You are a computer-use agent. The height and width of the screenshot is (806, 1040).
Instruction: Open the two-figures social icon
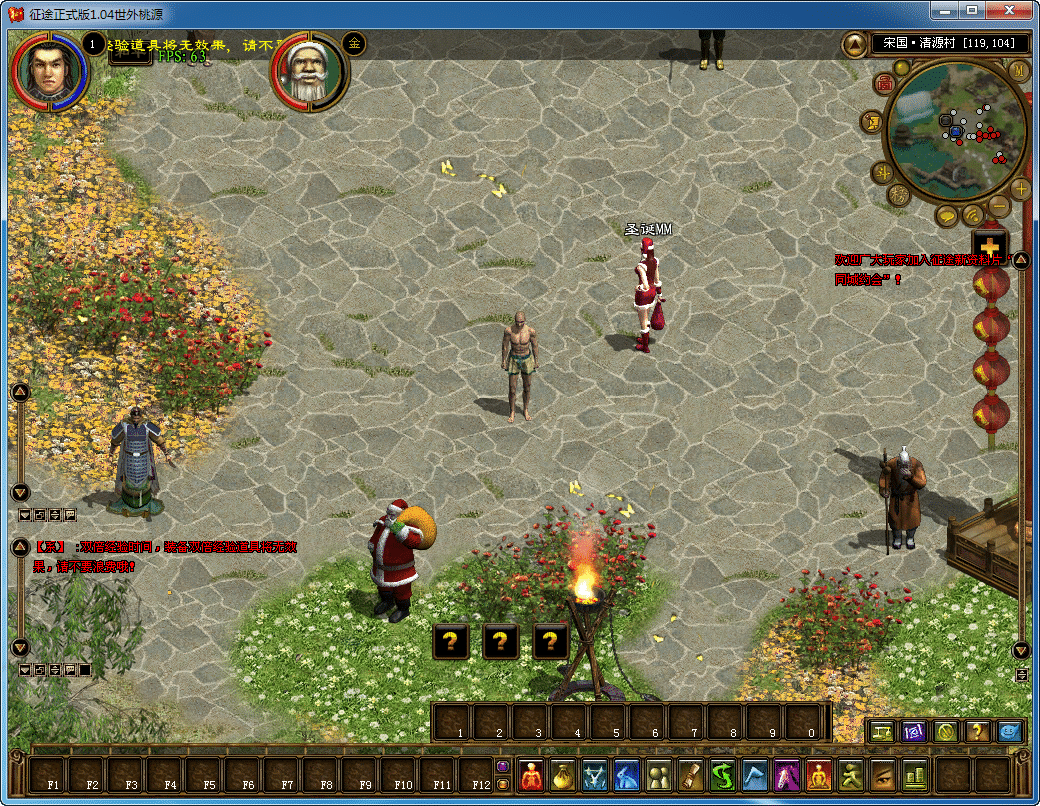(x=659, y=775)
